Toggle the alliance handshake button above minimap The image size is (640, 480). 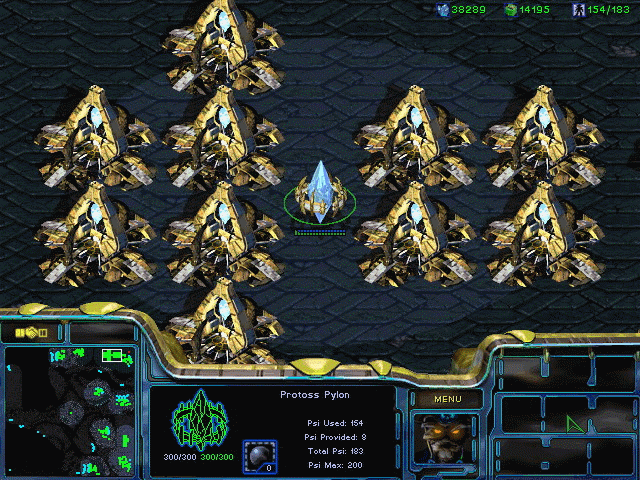[31, 332]
